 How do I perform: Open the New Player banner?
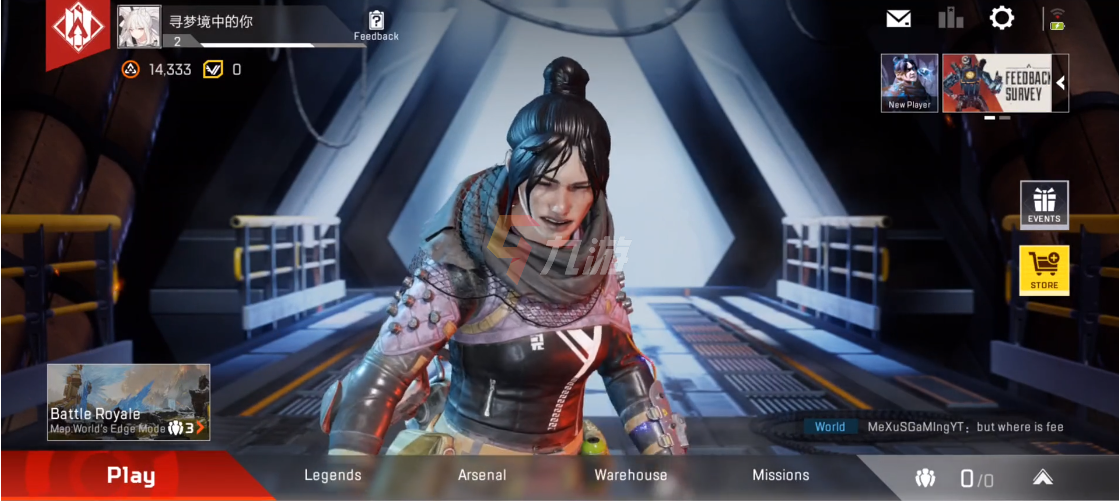(909, 83)
